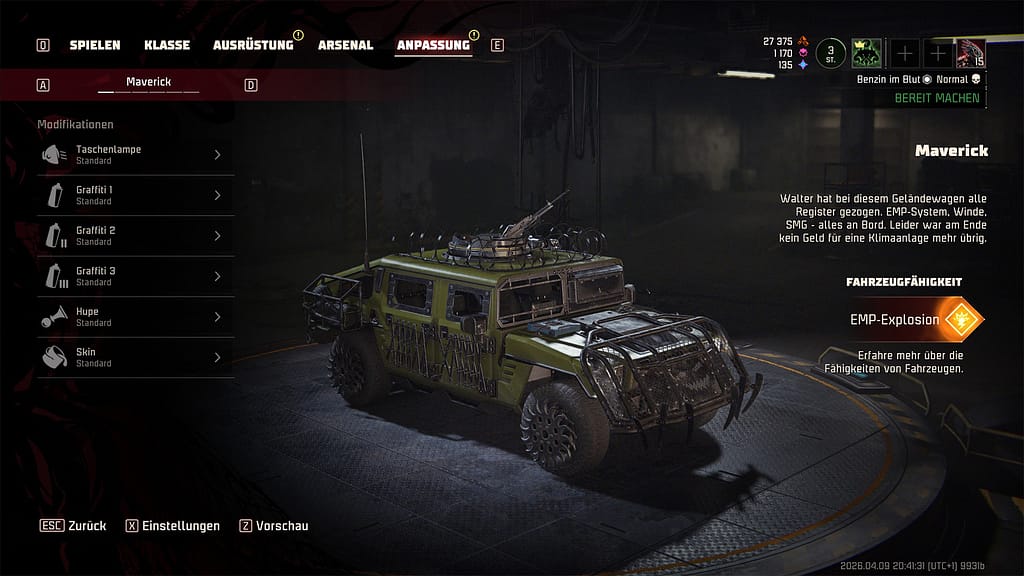Switch to the Klasse tab
This screenshot has width=1024, height=576.
[166, 45]
